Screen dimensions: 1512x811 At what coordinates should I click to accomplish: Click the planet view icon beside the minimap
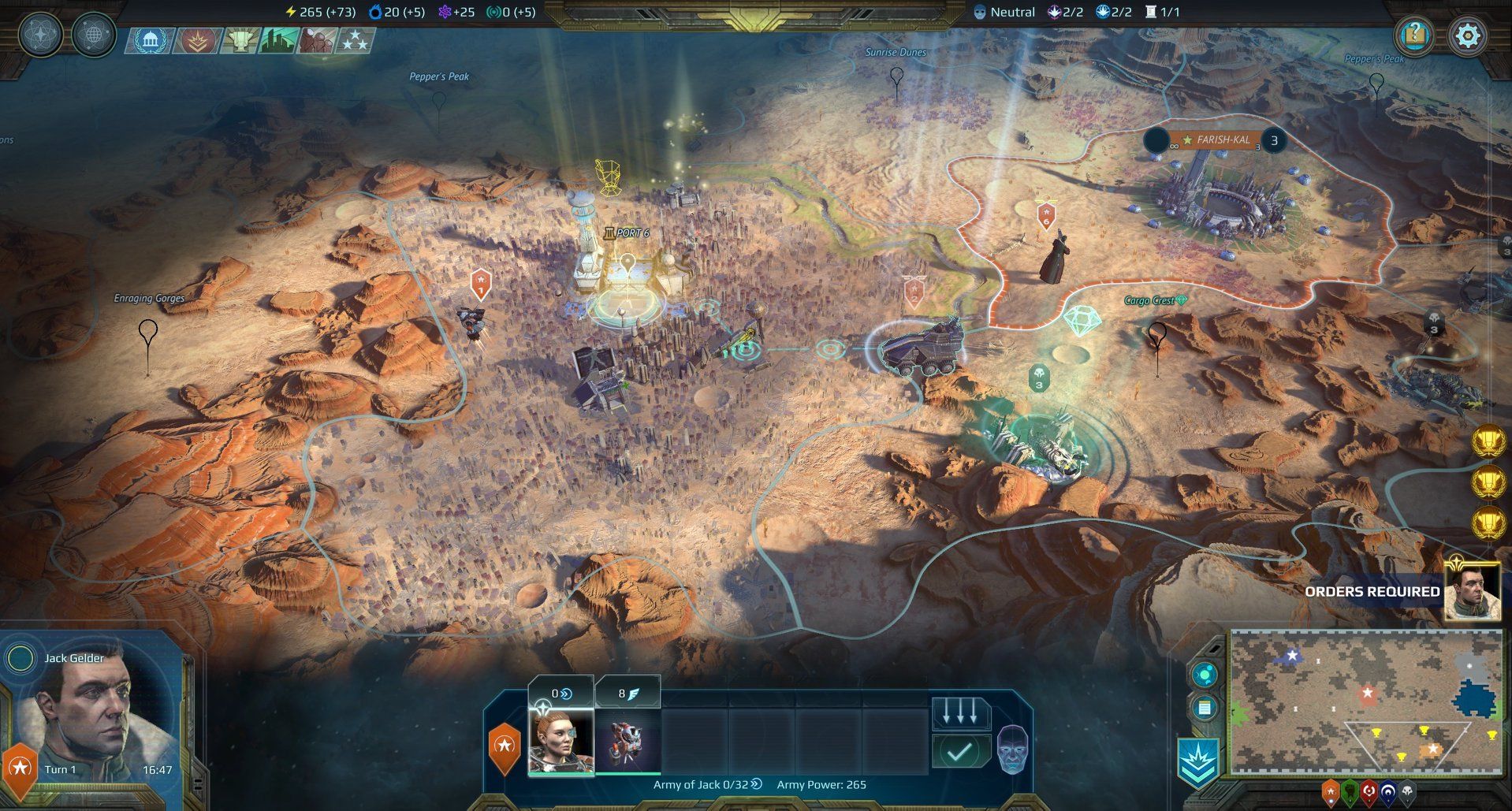(x=1205, y=672)
